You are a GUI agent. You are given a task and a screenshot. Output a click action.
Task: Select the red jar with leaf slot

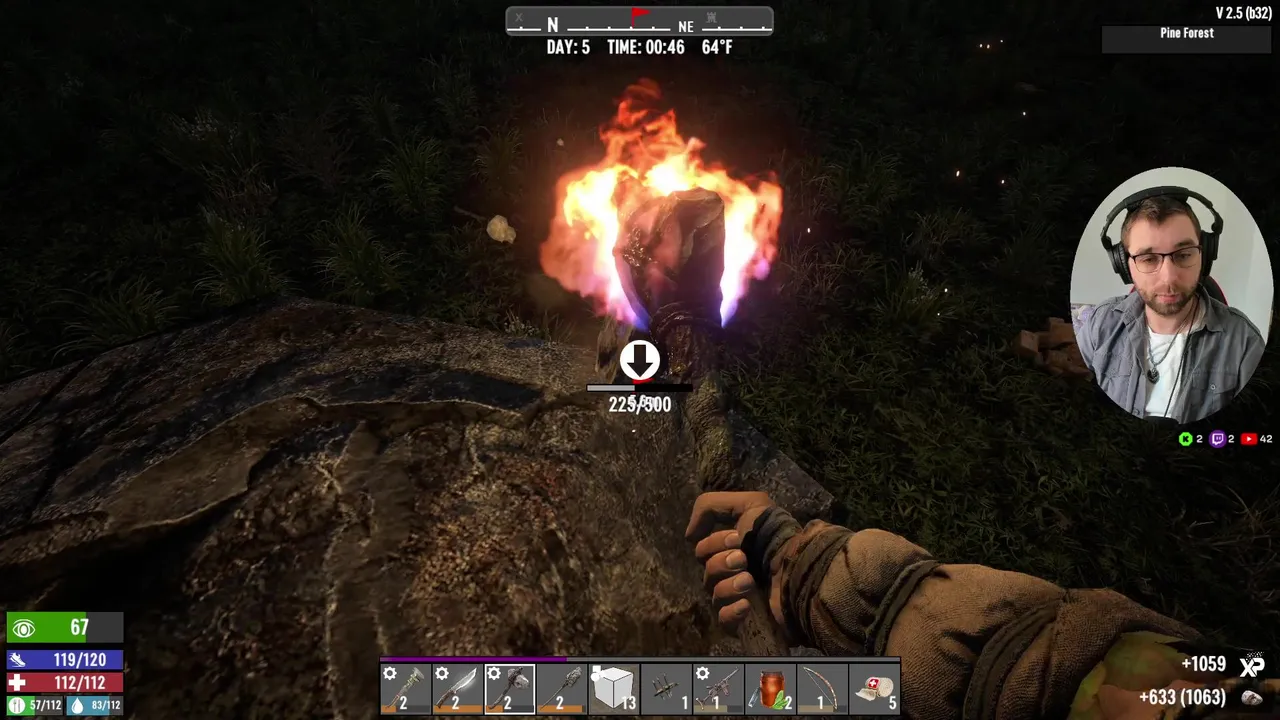point(770,688)
